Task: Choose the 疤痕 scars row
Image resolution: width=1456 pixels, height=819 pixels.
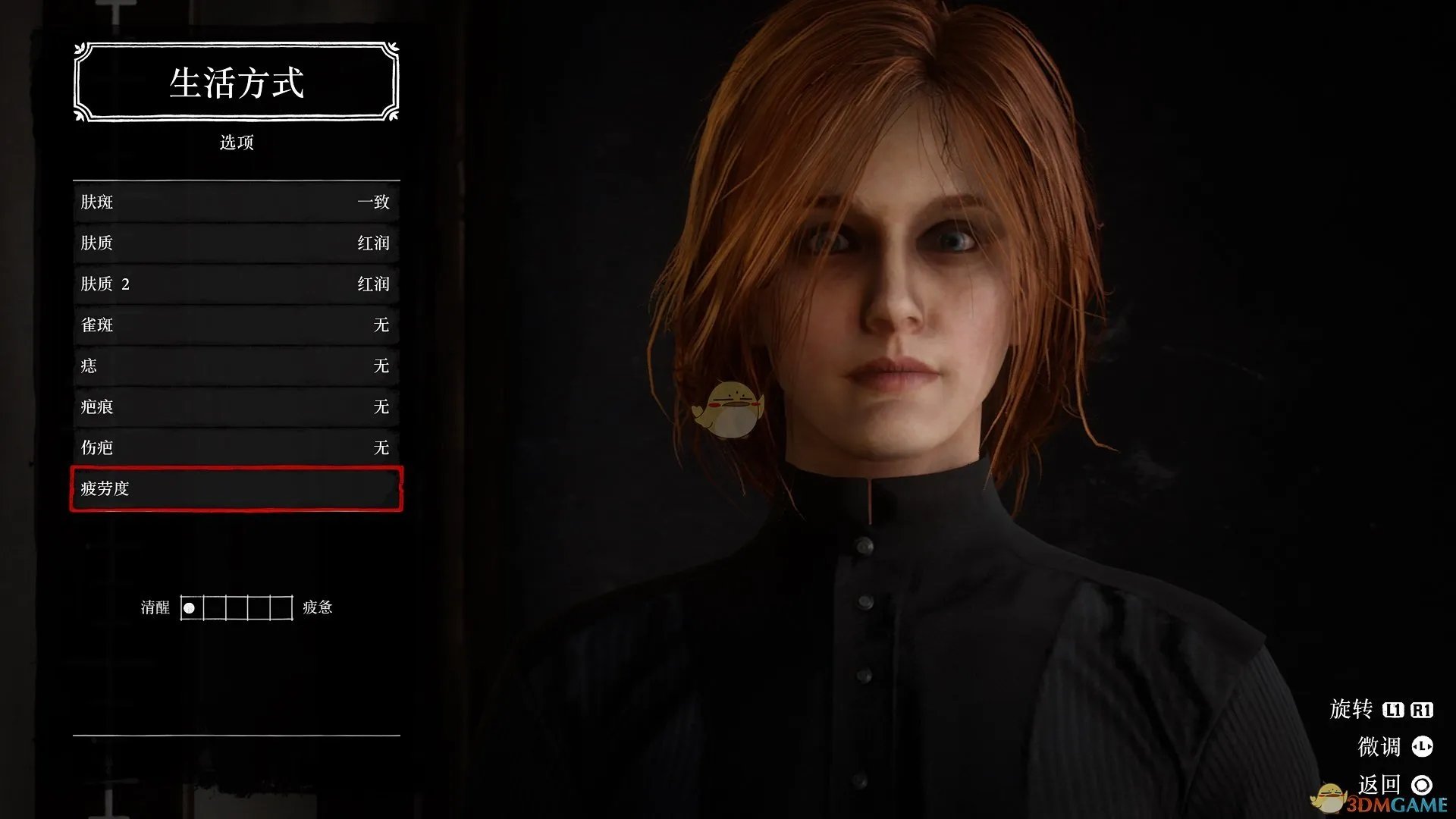Action: pyautogui.click(x=236, y=406)
